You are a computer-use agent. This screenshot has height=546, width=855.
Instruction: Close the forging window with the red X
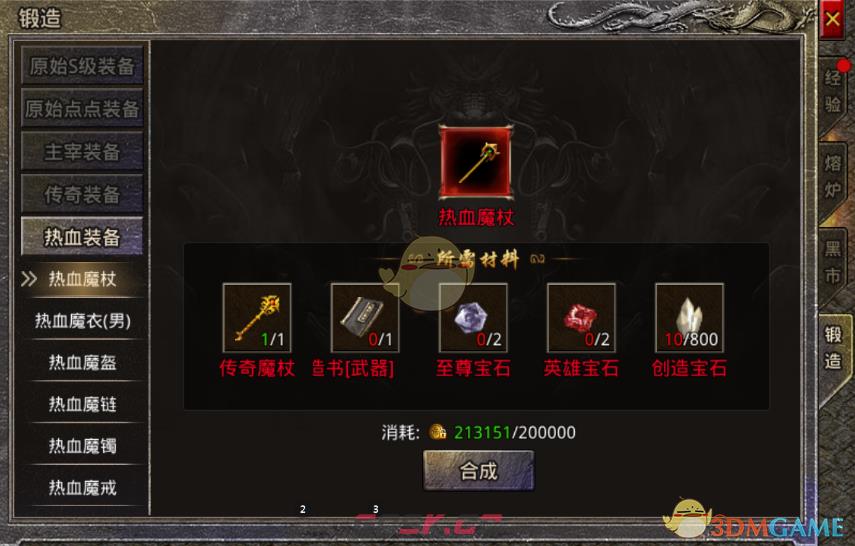tap(832, 18)
